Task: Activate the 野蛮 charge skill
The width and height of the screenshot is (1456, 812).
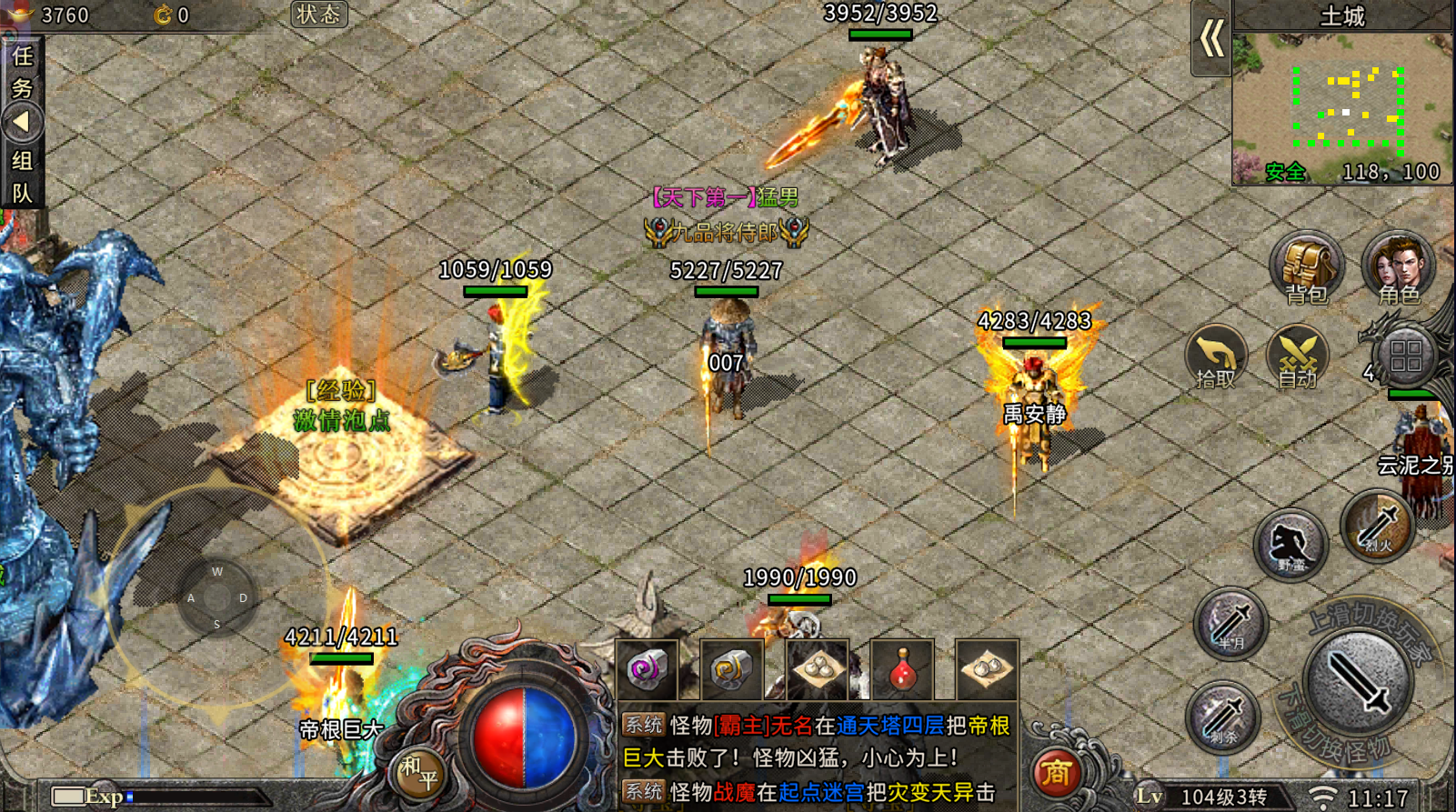Action: tap(1290, 545)
